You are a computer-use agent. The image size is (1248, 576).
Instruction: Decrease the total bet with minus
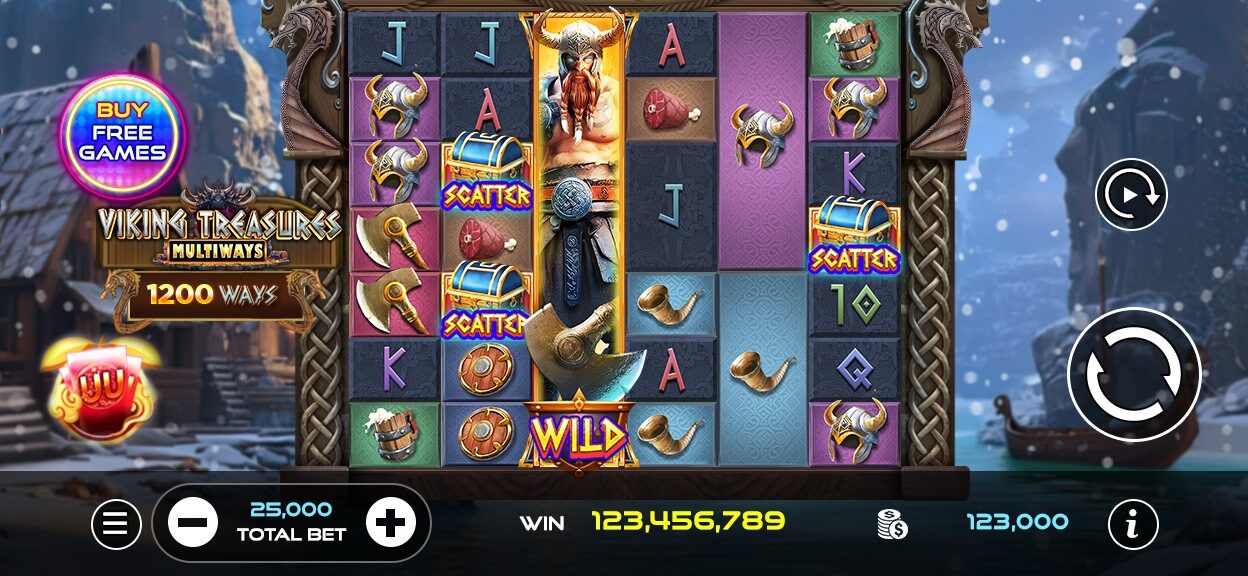[193, 522]
